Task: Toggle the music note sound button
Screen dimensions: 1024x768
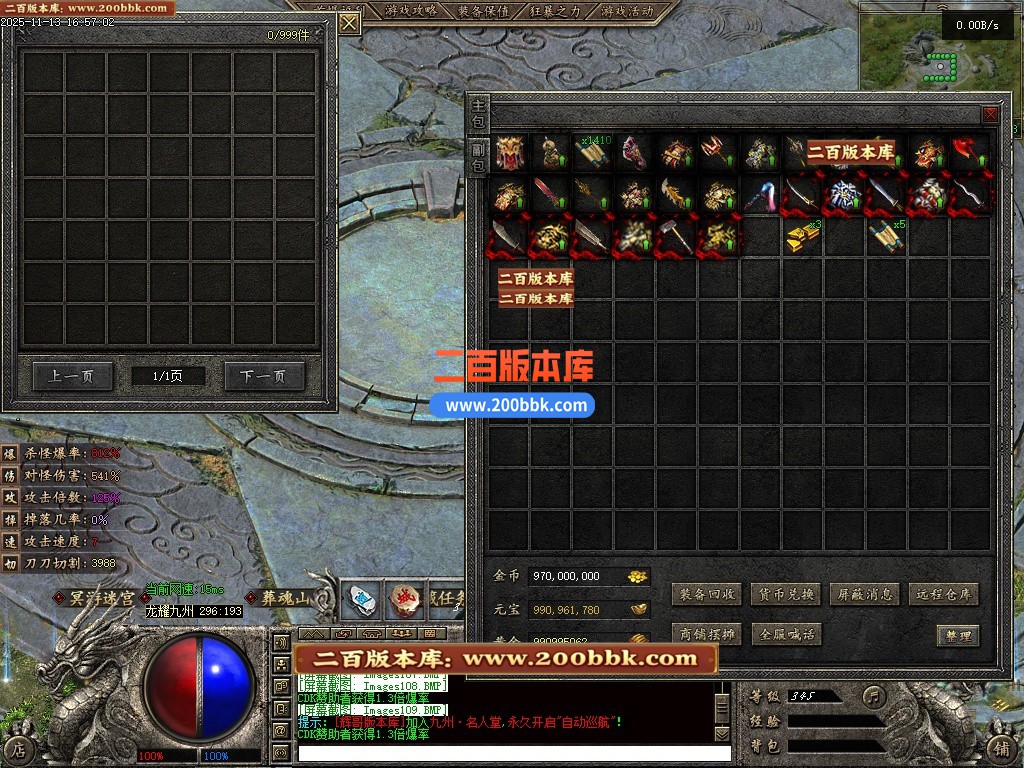Action: tap(874, 695)
